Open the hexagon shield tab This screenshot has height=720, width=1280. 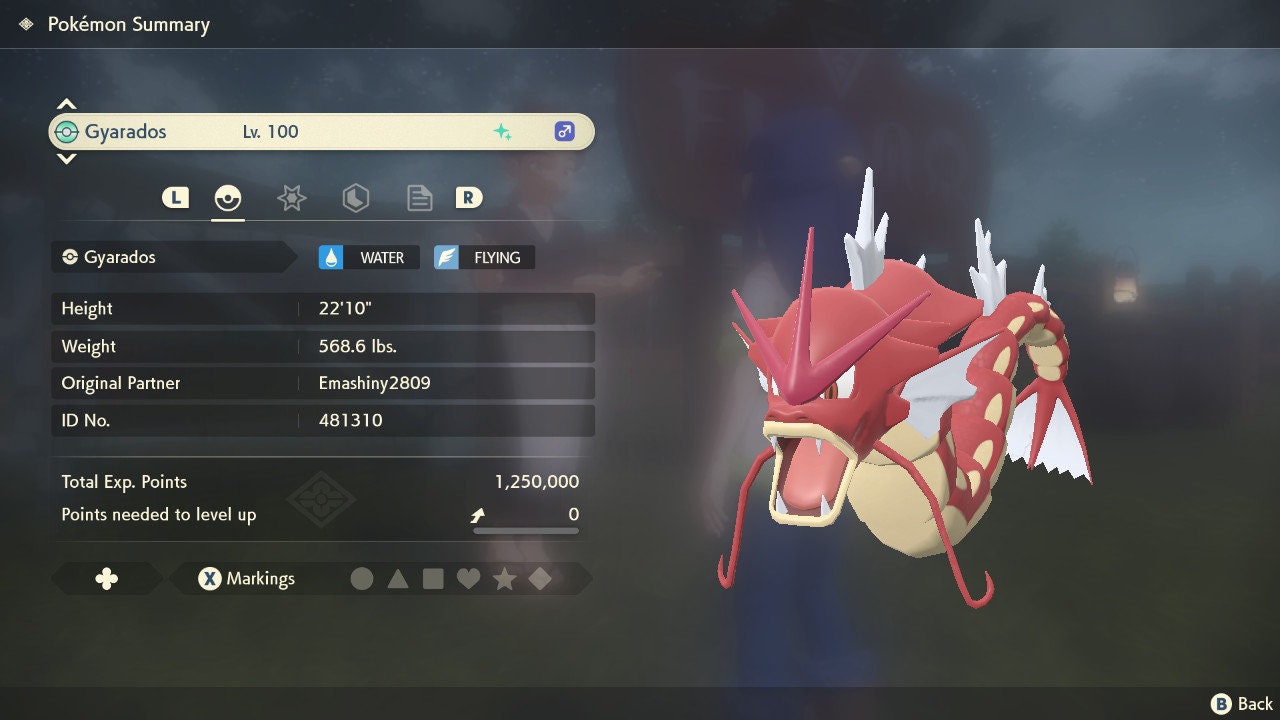(x=355, y=198)
